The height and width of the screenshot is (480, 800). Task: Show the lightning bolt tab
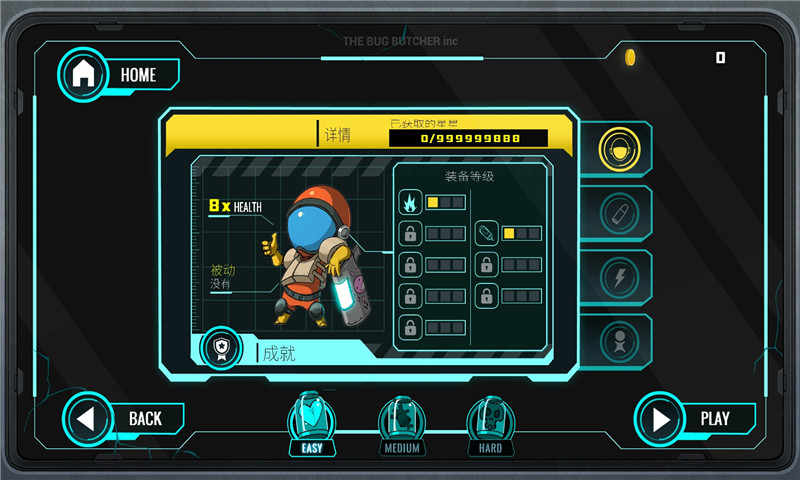point(619,277)
